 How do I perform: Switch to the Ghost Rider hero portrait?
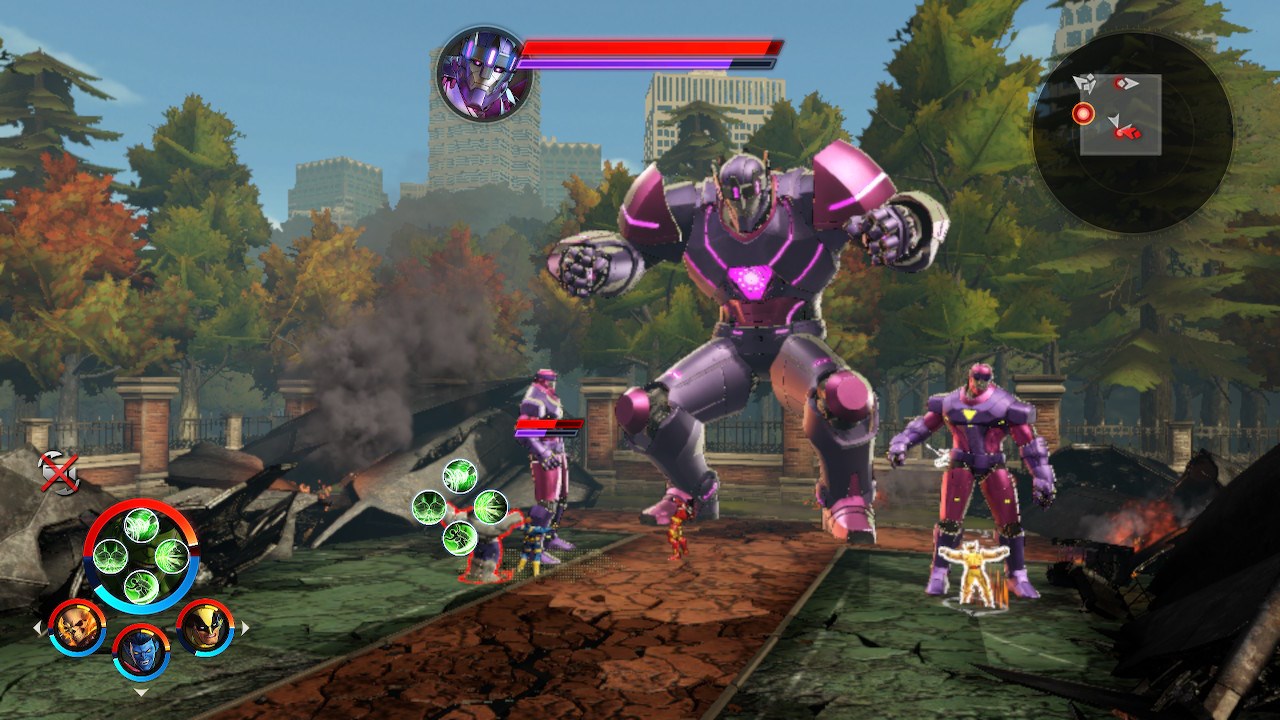77,627
